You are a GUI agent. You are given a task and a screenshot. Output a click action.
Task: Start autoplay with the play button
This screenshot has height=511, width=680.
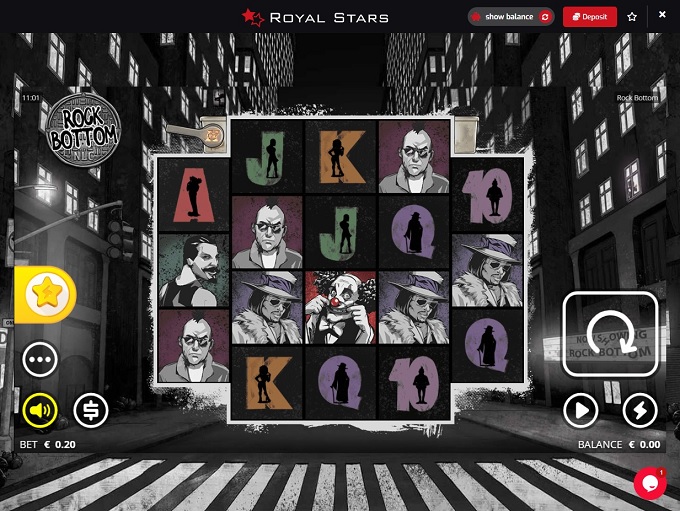click(x=580, y=409)
